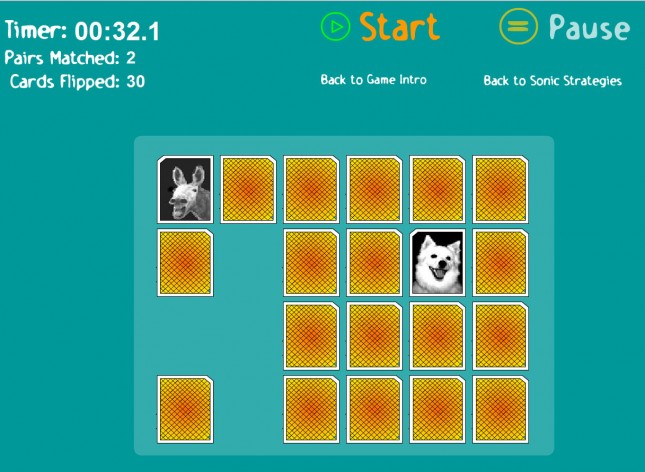
Task: Select the revealed white dog card
Action: 437,263
